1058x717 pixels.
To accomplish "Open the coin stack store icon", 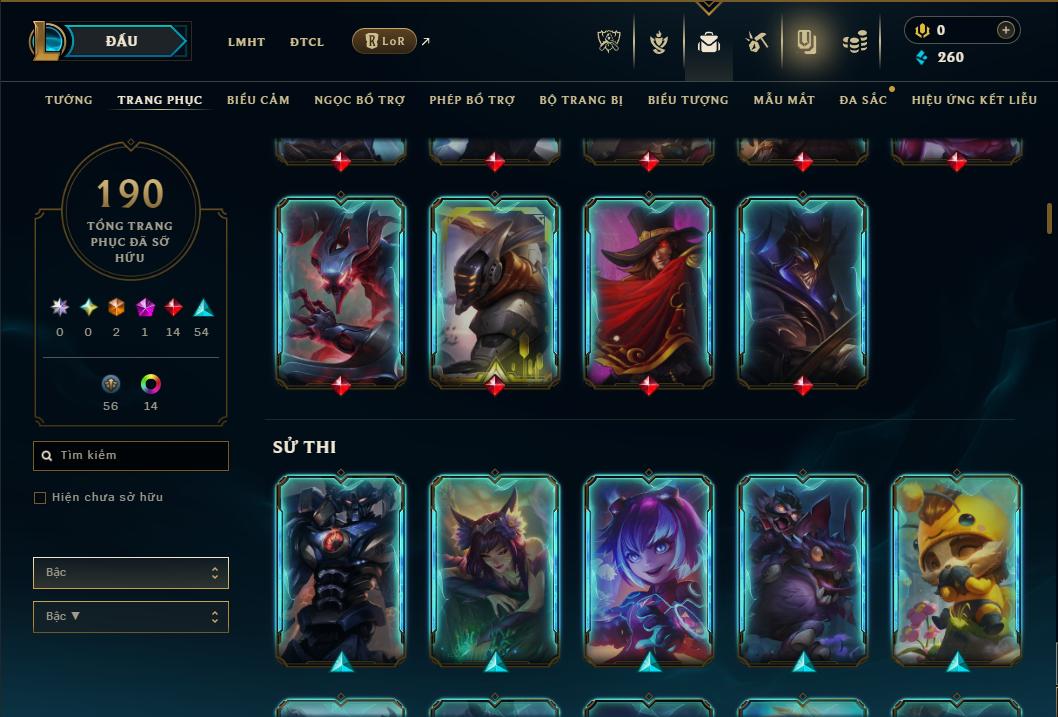I will [x=854, y=42].
